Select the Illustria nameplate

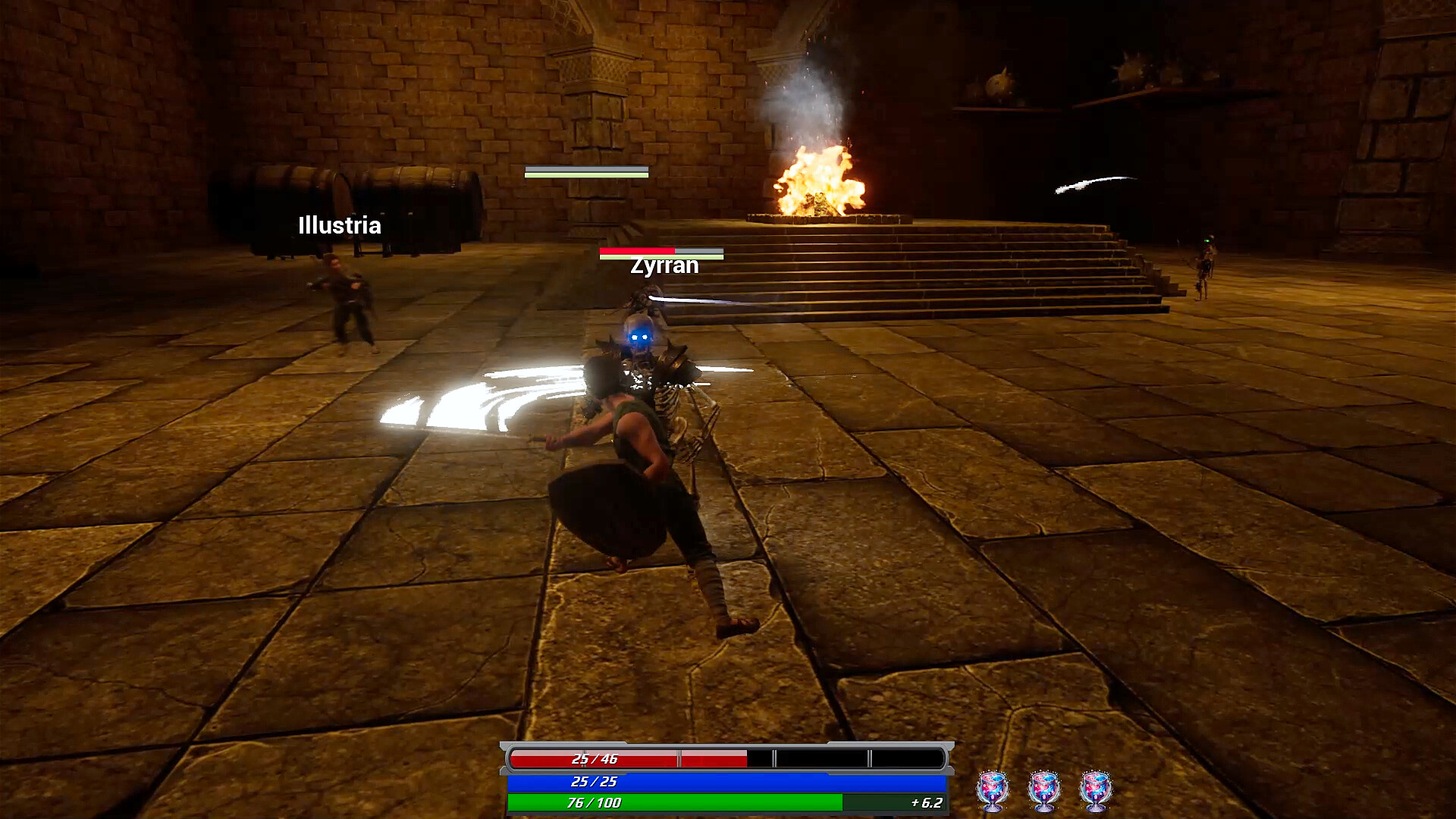tap(339, 225)
